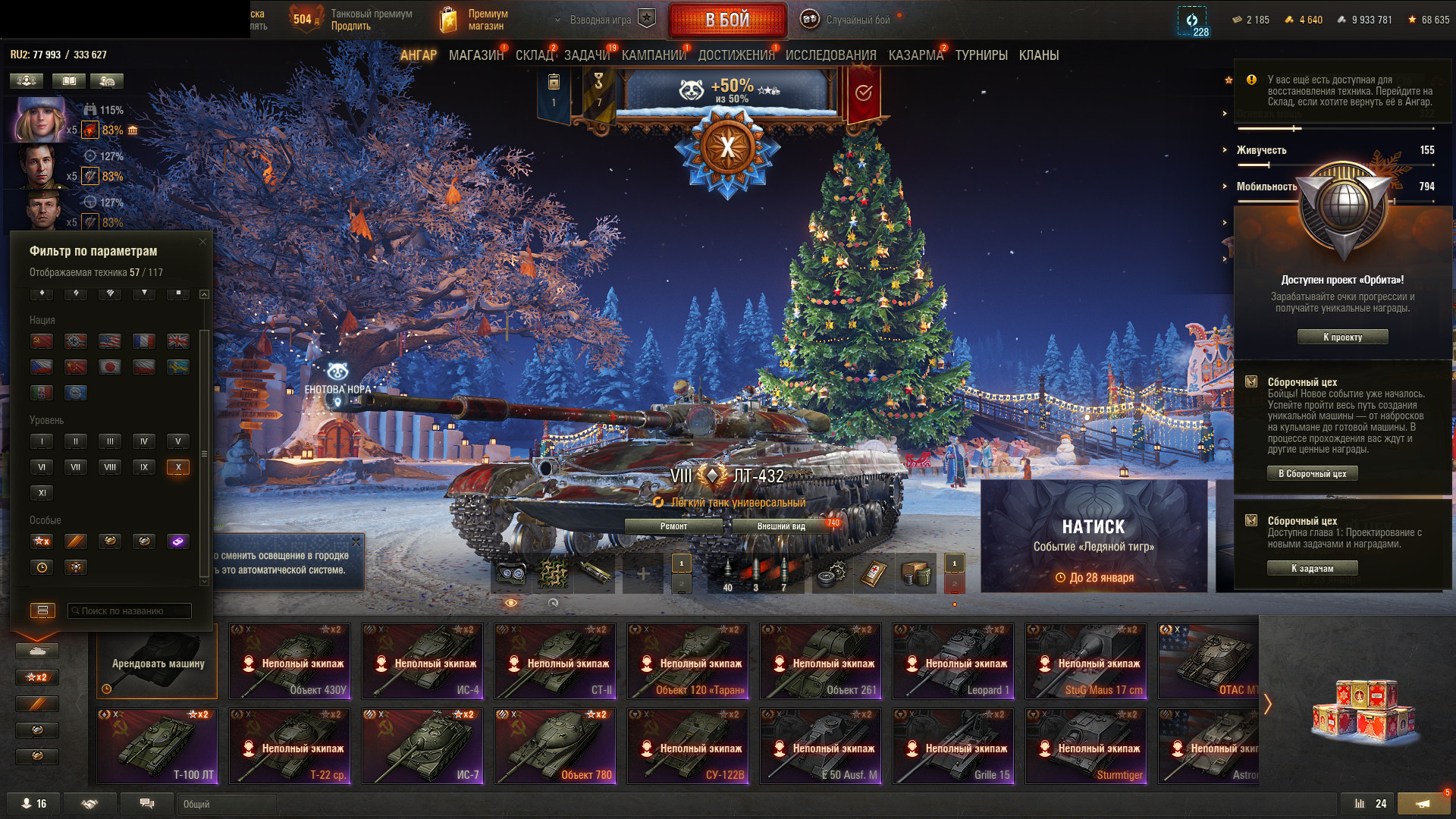
Task: Go to the КЛАНЫ section
Action: coord(1038,55)
